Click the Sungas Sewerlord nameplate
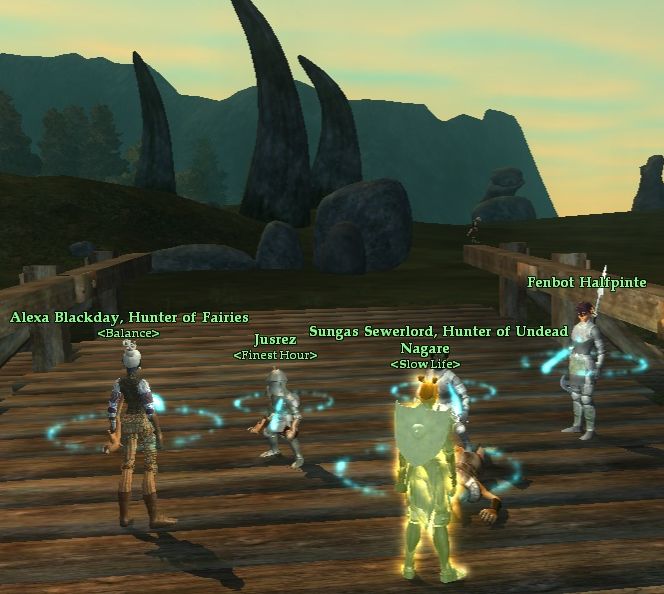This screenshot has height=594, width=664. 438,331
